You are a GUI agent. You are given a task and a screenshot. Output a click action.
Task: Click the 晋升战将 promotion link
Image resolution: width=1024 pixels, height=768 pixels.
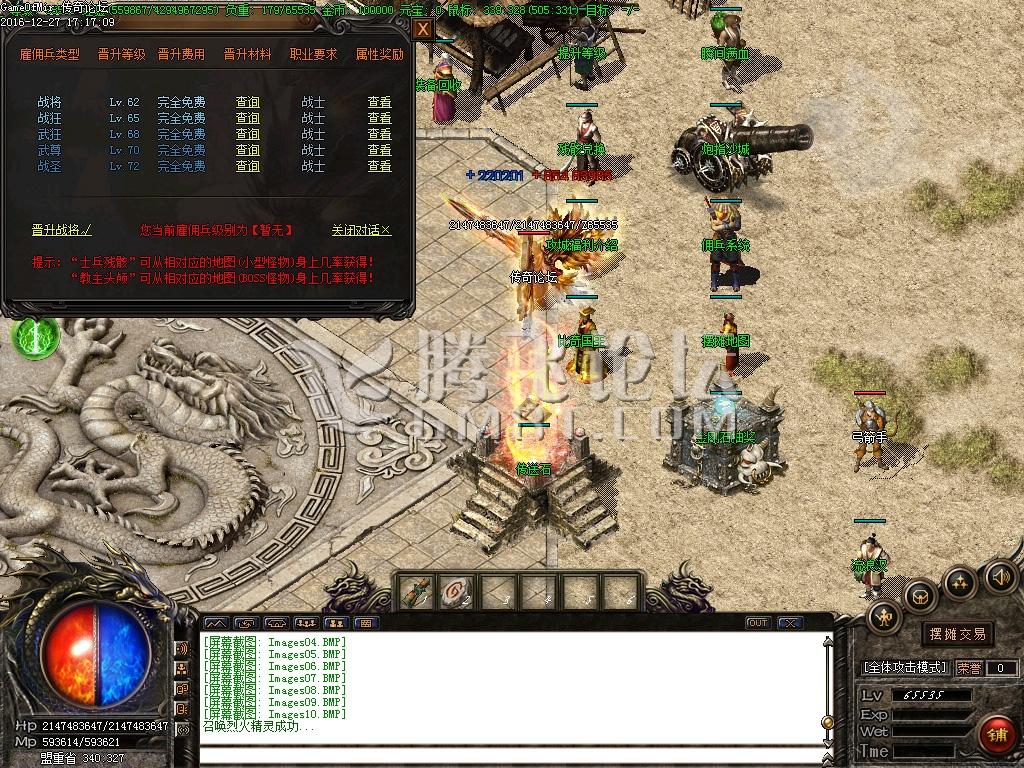pos(61,230)
